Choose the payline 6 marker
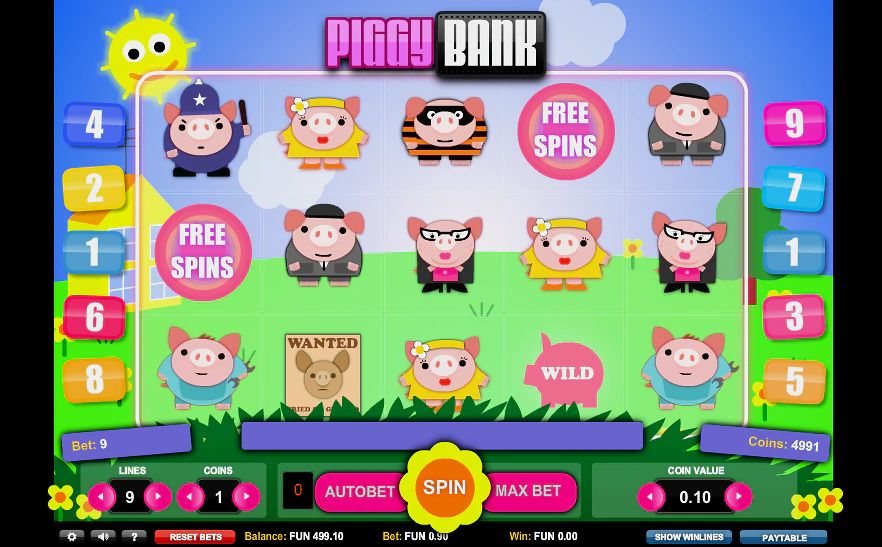 [x=94, y=317]
